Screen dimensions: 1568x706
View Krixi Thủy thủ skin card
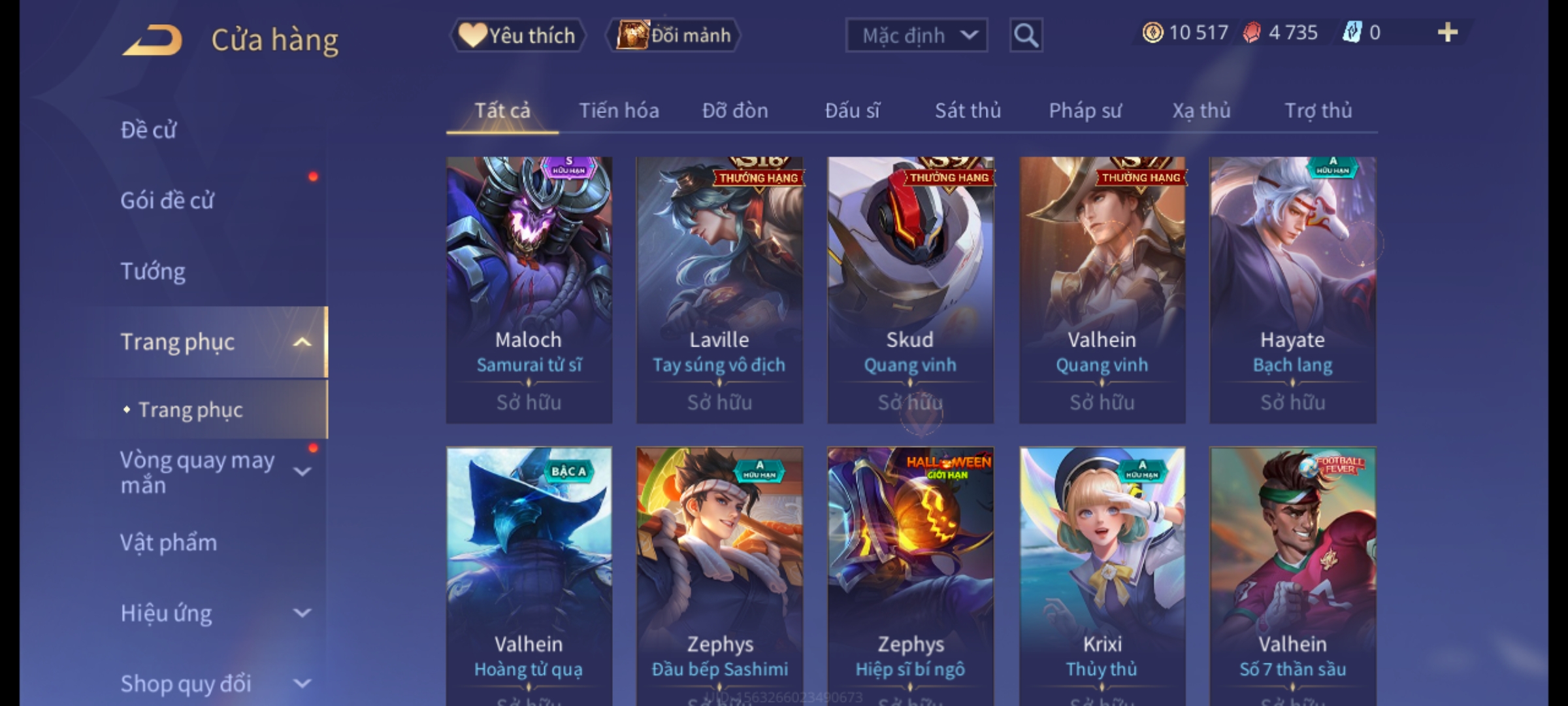pyautogui.click(x=1102, y=575)
